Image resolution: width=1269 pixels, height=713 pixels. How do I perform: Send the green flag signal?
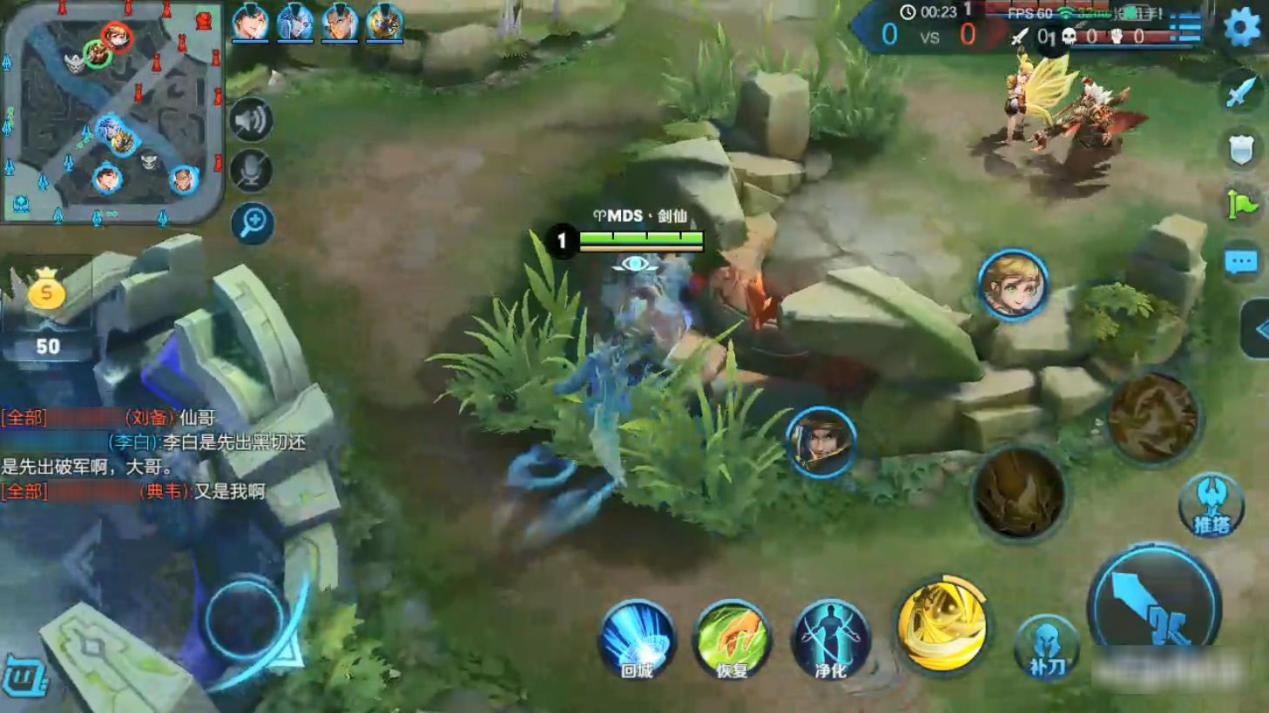click(1241, 205)
